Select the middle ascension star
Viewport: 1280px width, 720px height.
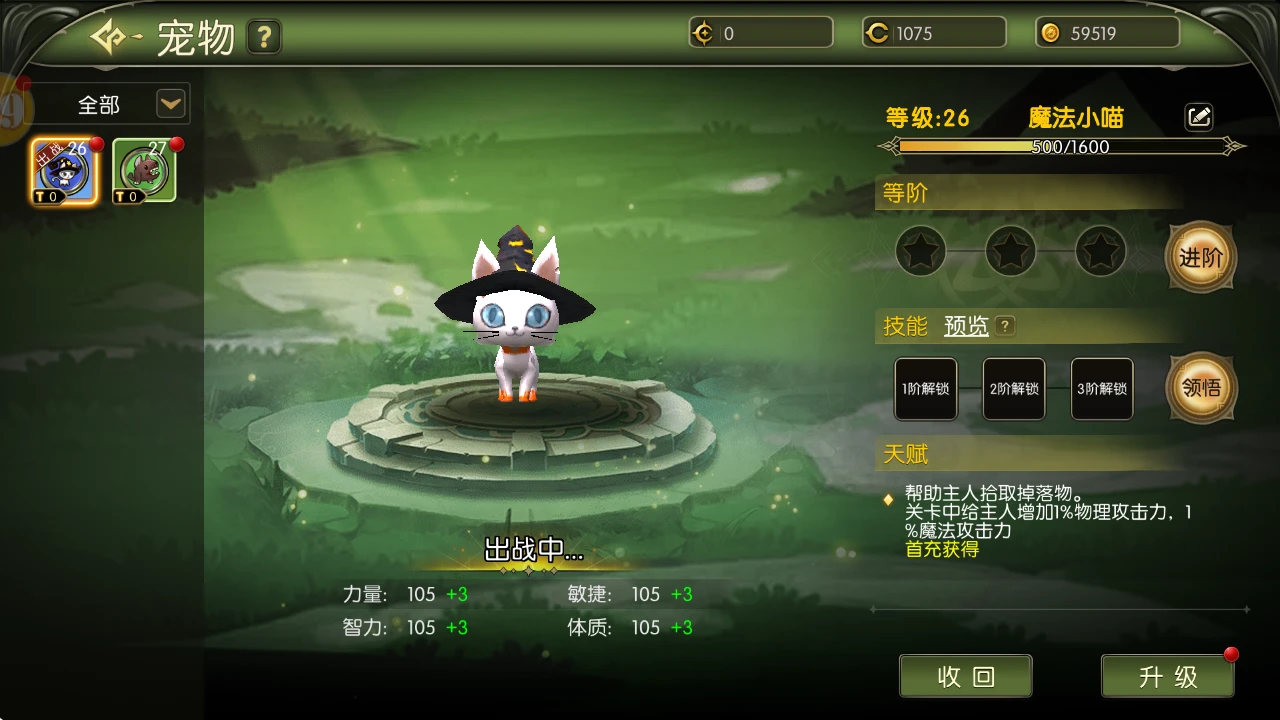[x=1010, y=251]
